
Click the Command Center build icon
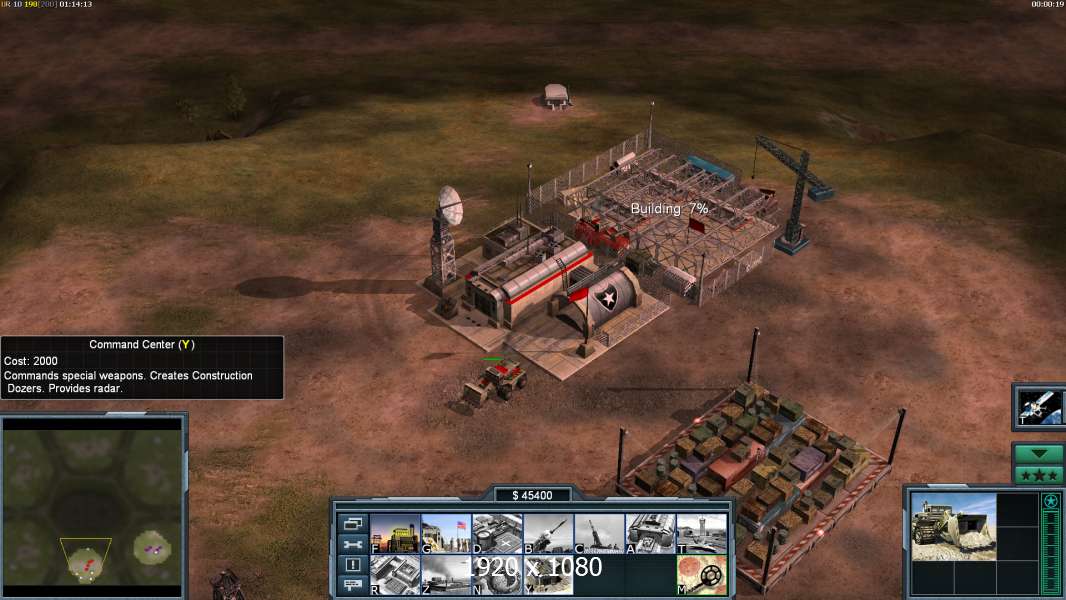point(548,575)
